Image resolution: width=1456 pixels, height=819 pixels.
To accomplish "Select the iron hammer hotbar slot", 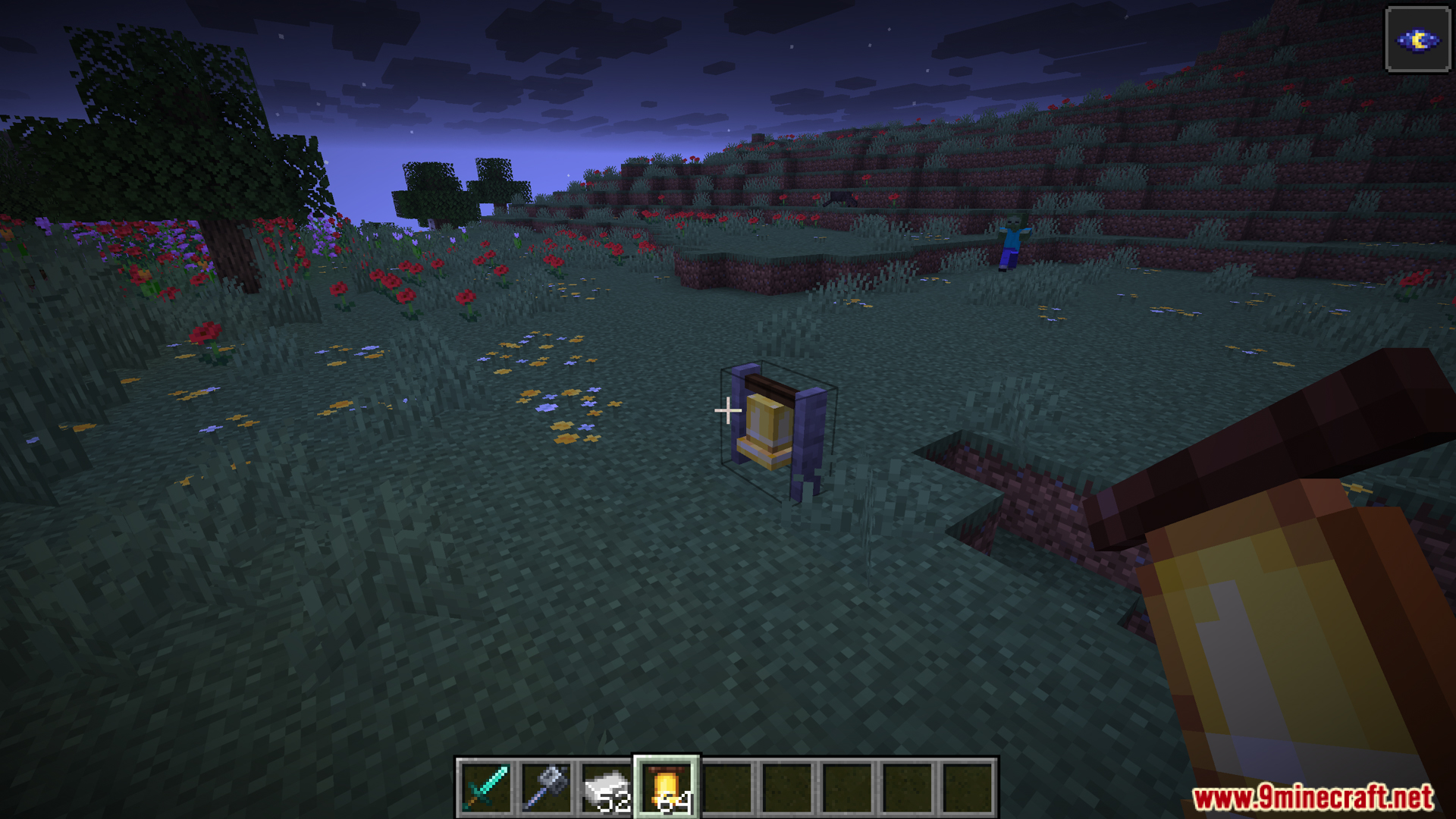I will [x=546, y=788].
